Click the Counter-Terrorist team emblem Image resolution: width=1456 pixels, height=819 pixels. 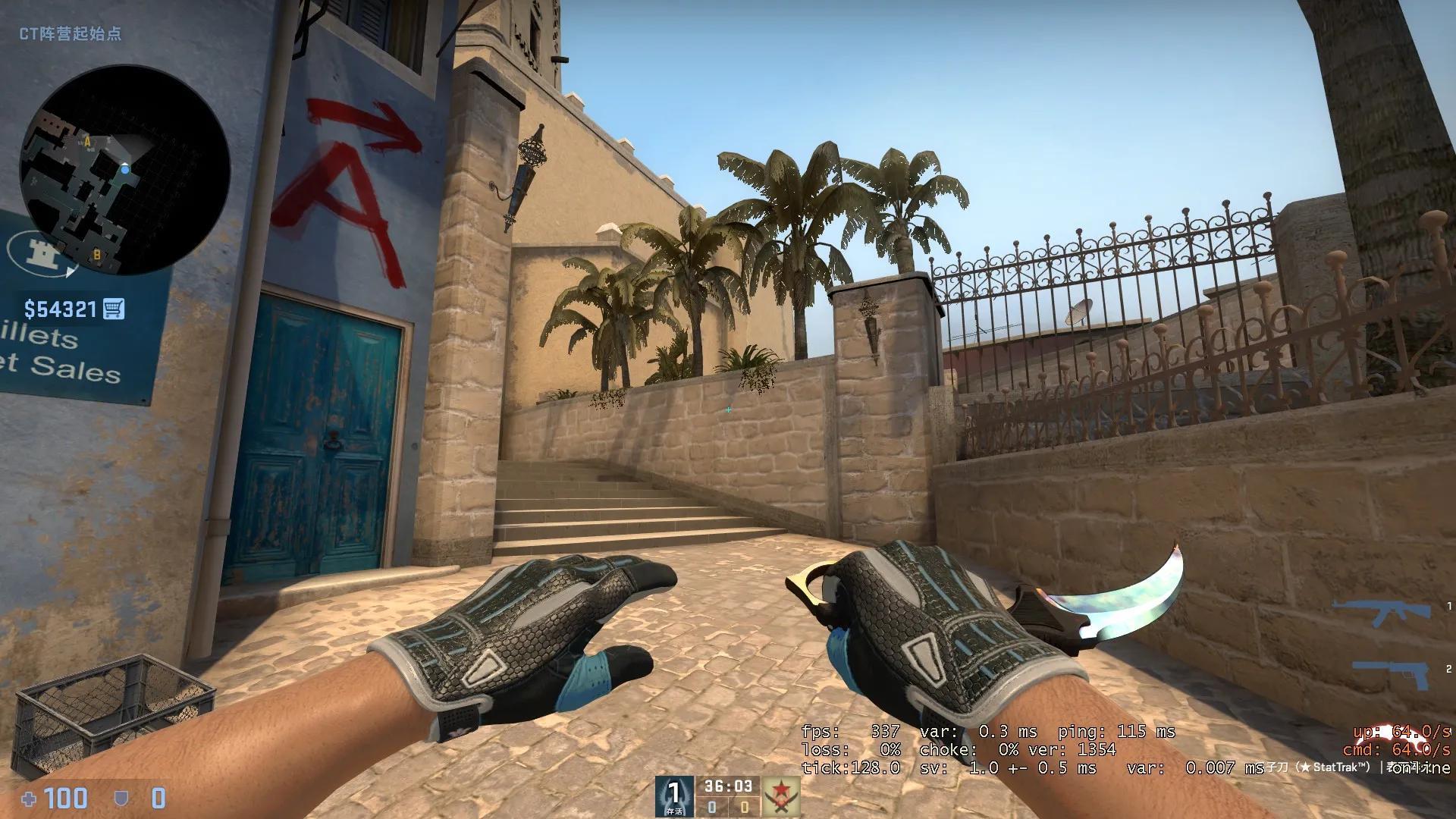(673, 795)
